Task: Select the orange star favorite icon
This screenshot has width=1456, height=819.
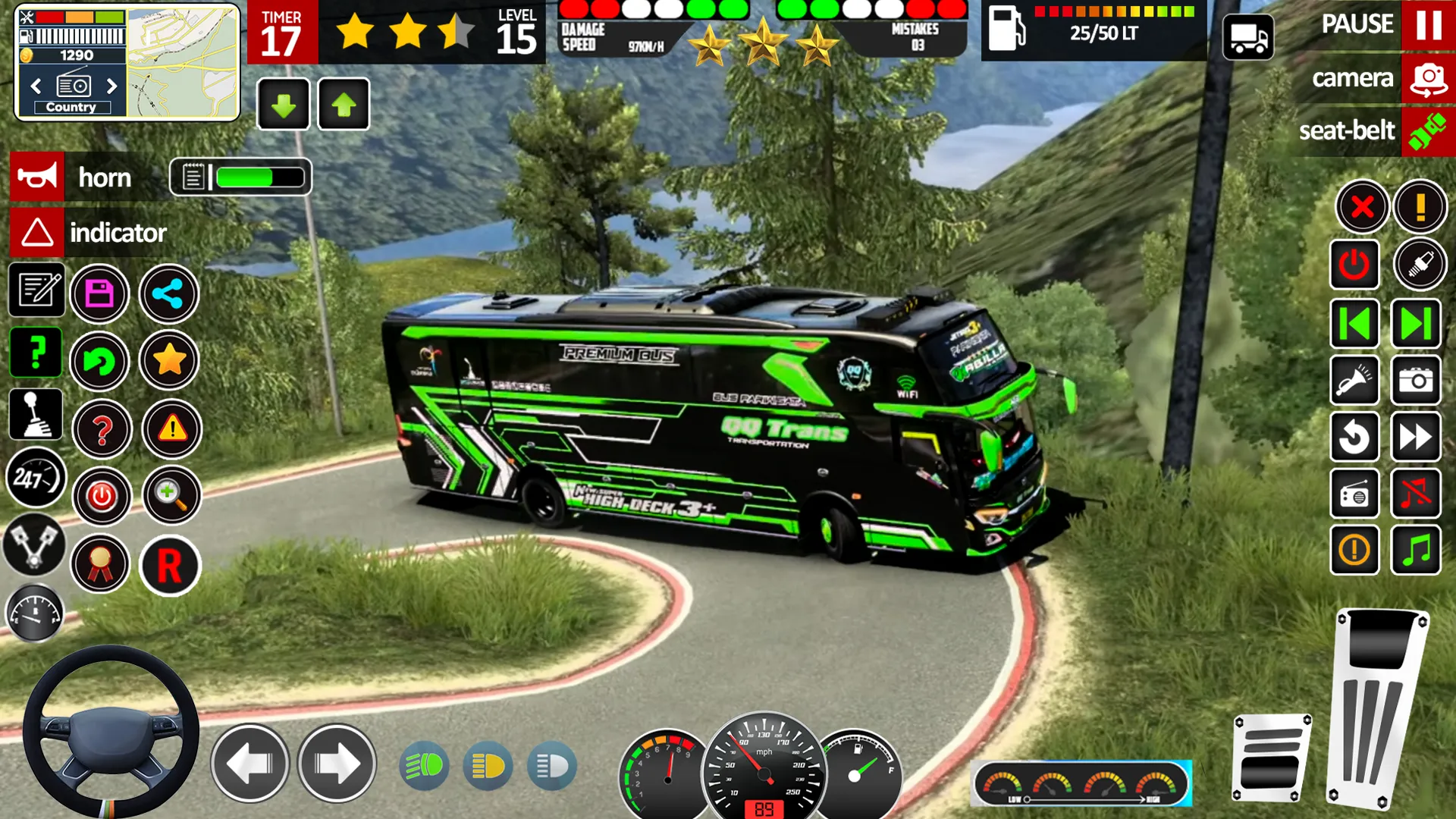Action: 169,360
